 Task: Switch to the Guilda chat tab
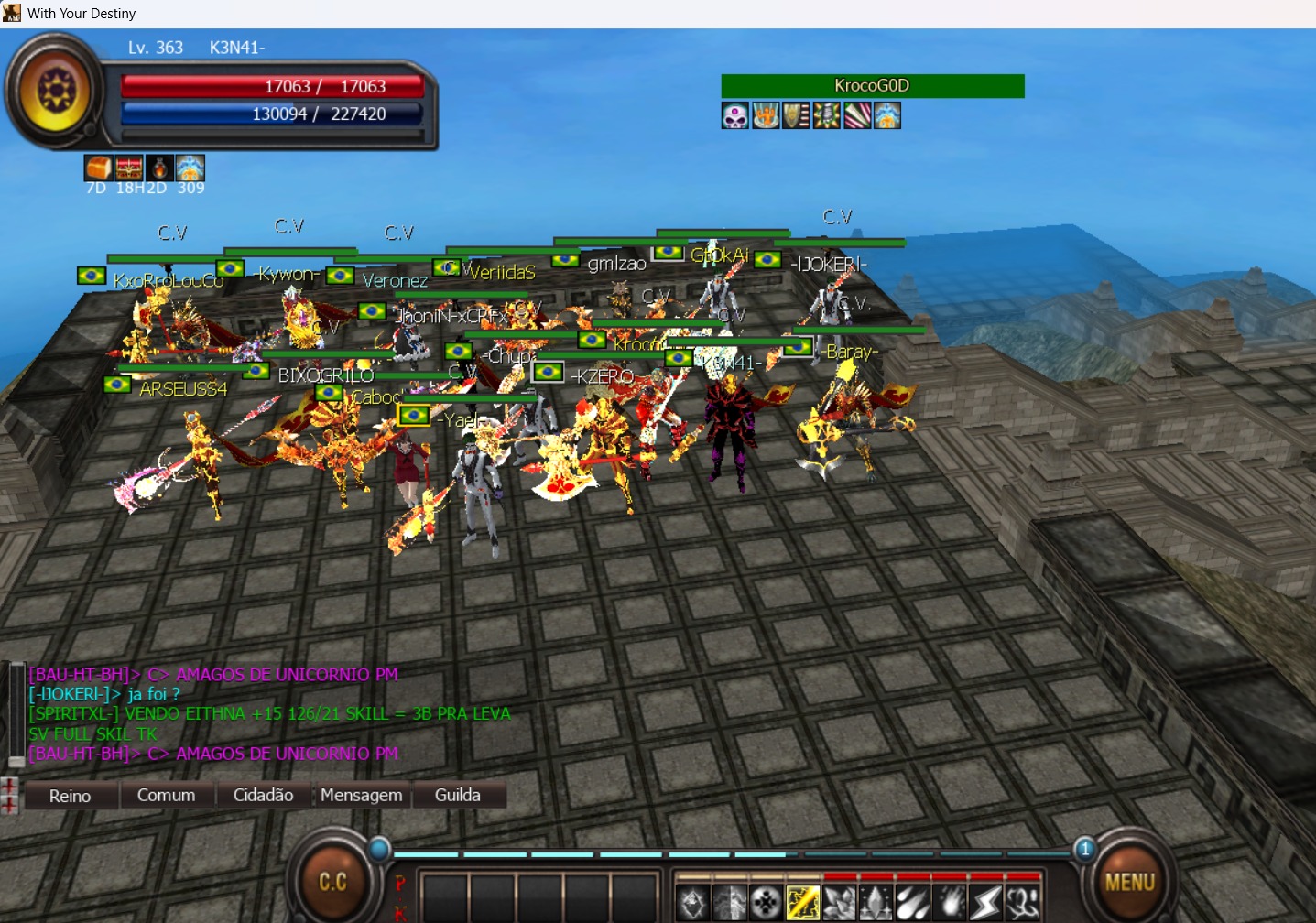(x=457, y=796)
